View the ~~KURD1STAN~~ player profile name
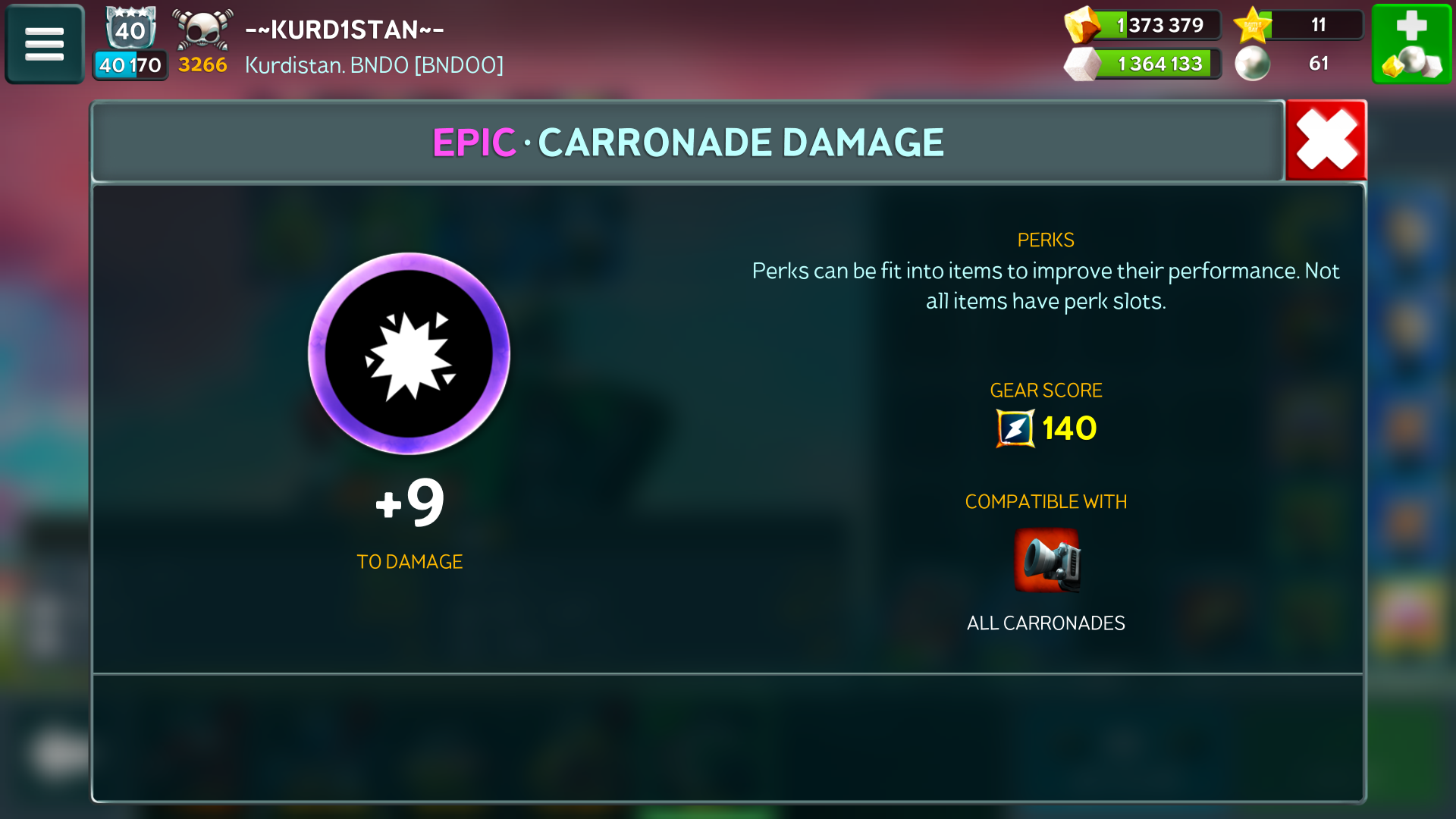This screenshot has width=1456, height=819. point(344,30)
